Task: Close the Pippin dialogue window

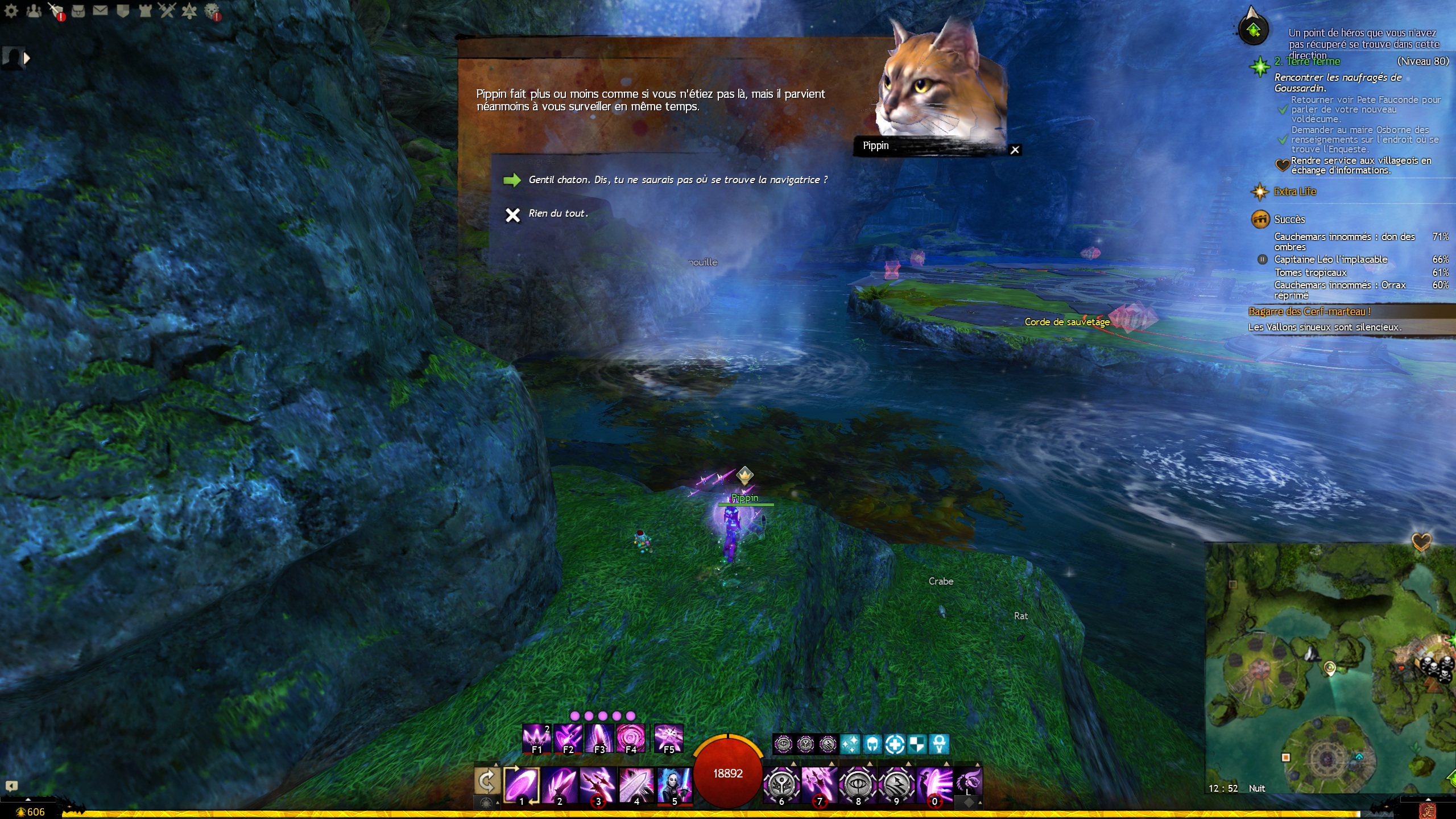Action: pos(1015,150)
